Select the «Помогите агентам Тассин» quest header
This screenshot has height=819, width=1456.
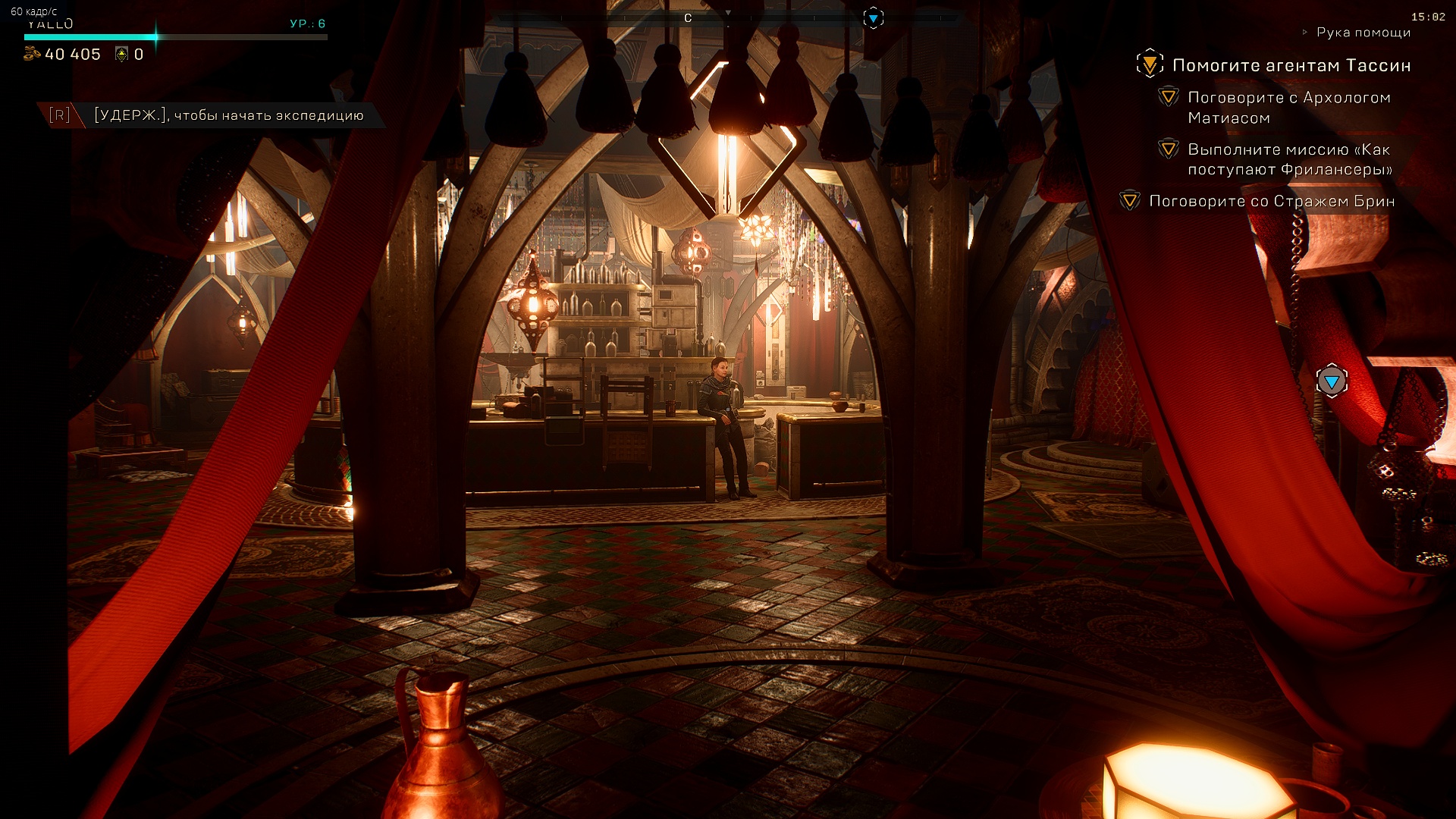tap(1291, 65)
